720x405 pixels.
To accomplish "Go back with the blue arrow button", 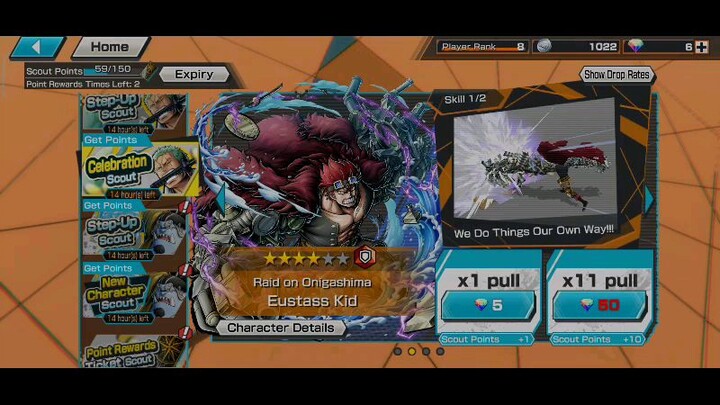I will coord(36,47).
